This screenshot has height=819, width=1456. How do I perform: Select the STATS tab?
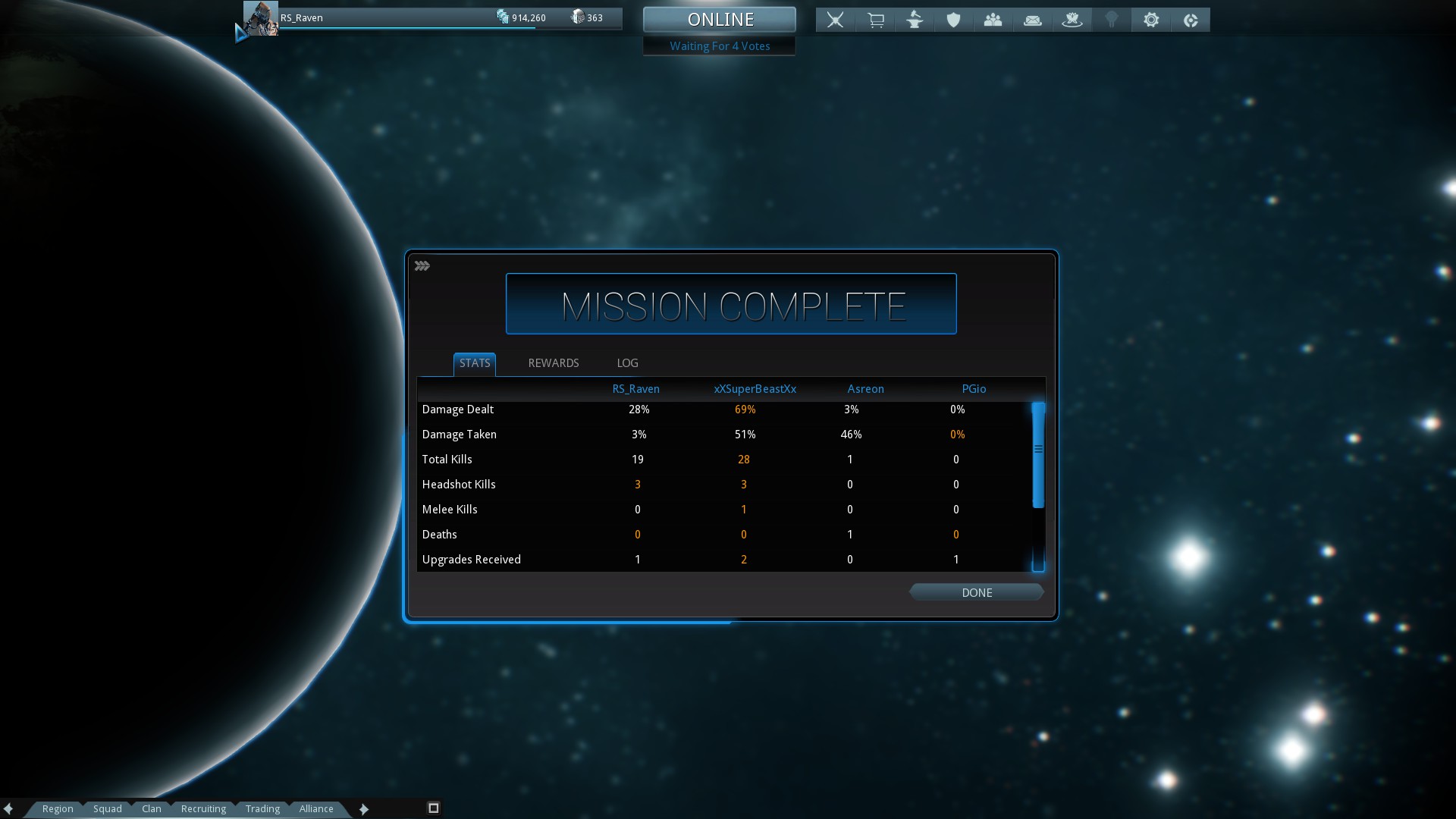click(475, 363)
